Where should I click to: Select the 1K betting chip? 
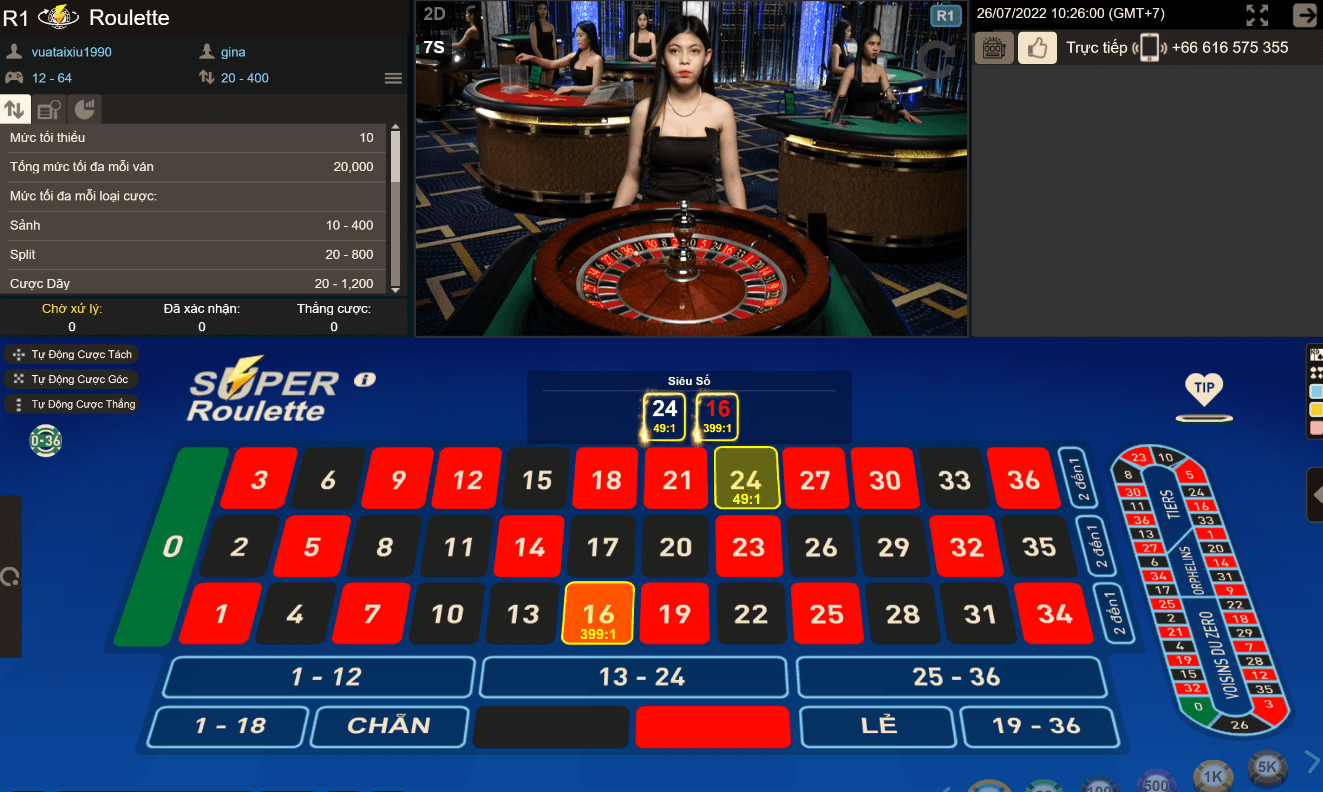tap(1212, 776)
